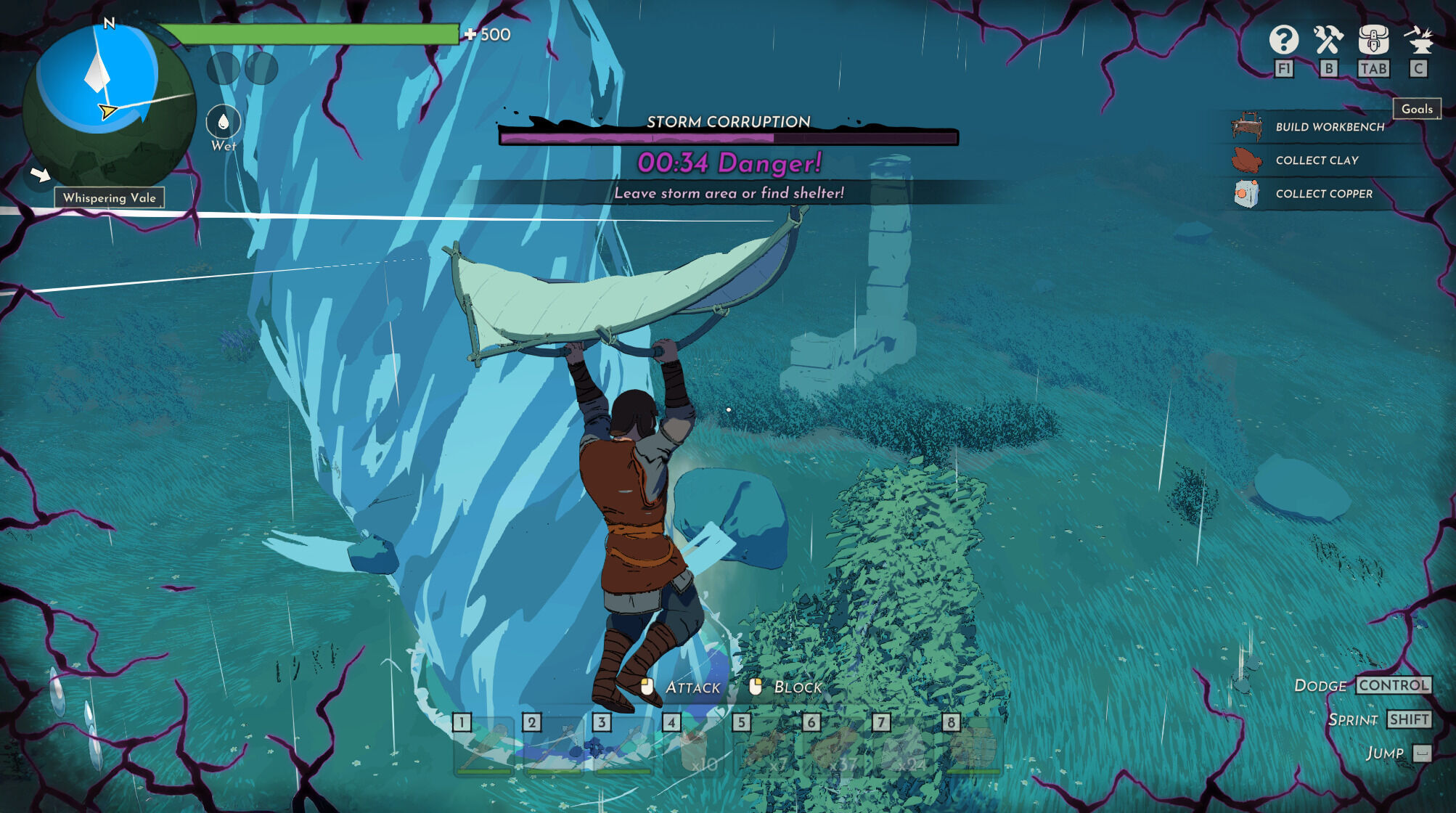Select the torch in hotbar slot 1
Screen dimensions: 1456x813
(483, 748)
